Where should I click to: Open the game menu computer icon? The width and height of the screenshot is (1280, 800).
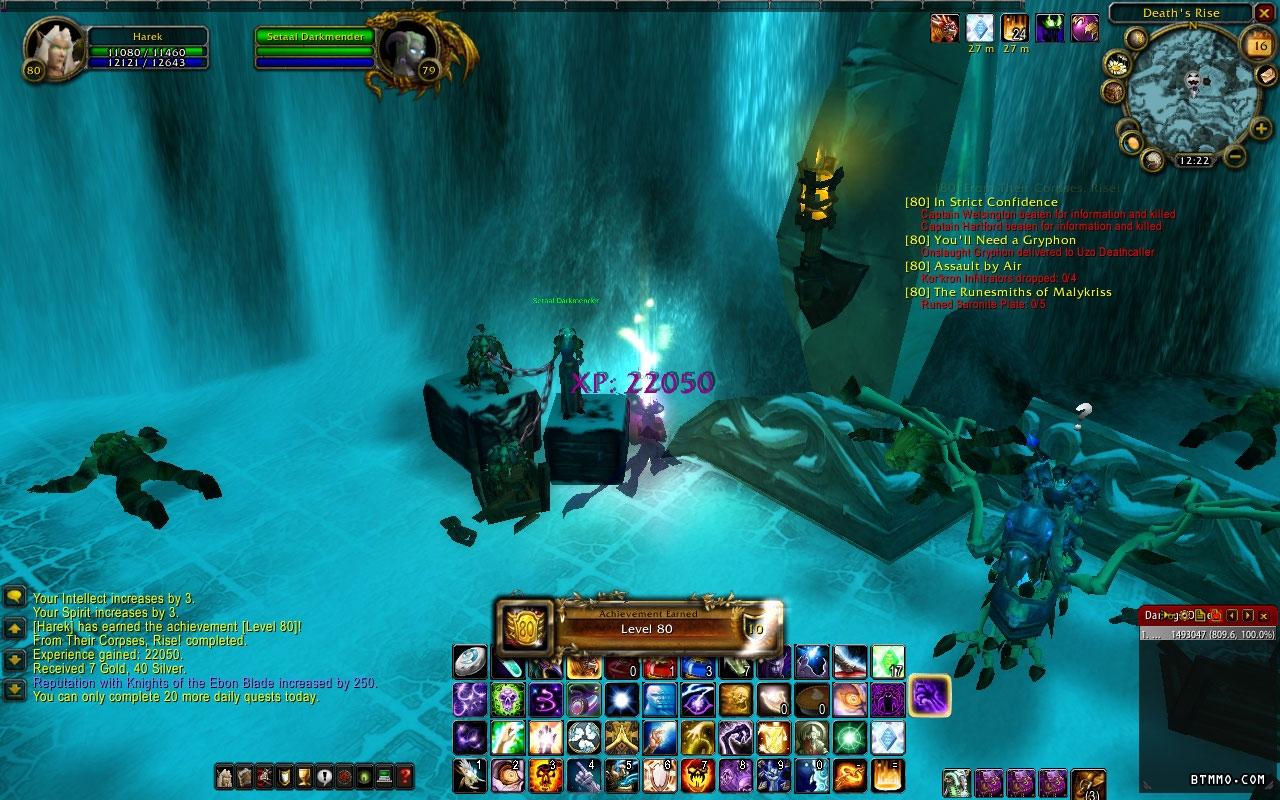point(384,776)
